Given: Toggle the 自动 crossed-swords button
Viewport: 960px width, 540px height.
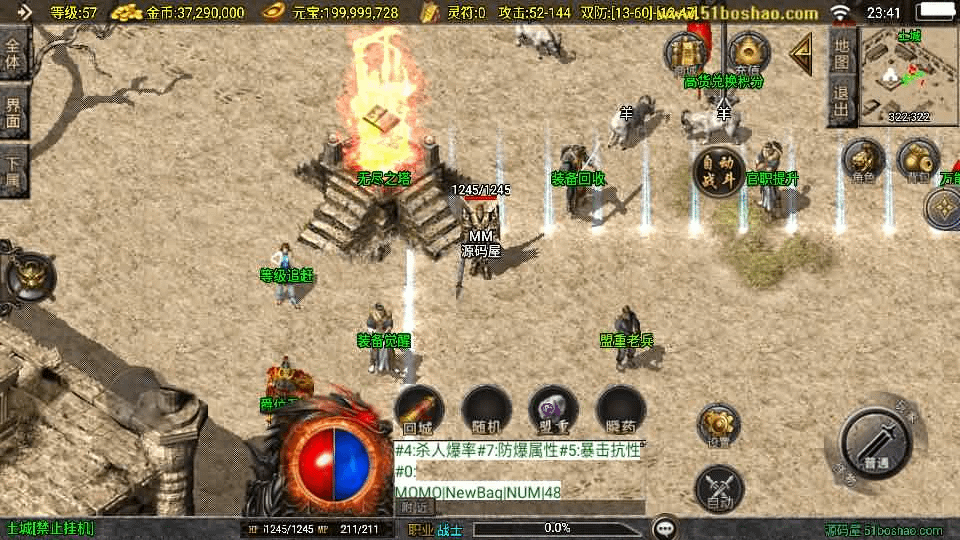Looking at the screenshot, I should point(719,489).
